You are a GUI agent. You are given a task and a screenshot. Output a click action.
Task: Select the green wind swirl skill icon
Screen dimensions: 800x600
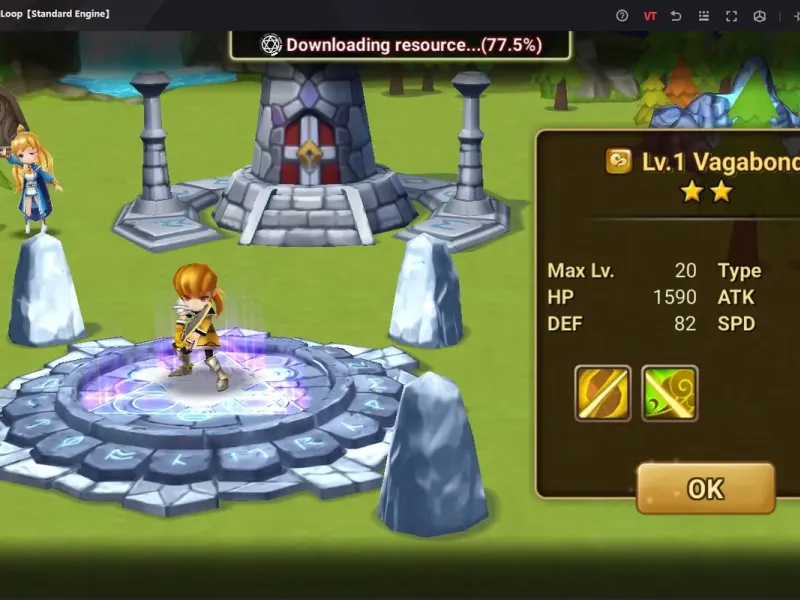(669, 393)
